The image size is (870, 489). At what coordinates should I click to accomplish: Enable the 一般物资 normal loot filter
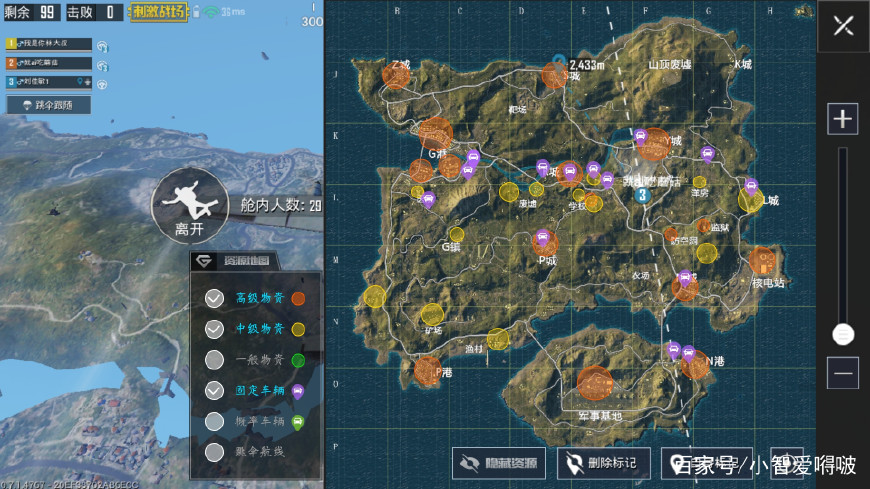[x=214, y=359]
